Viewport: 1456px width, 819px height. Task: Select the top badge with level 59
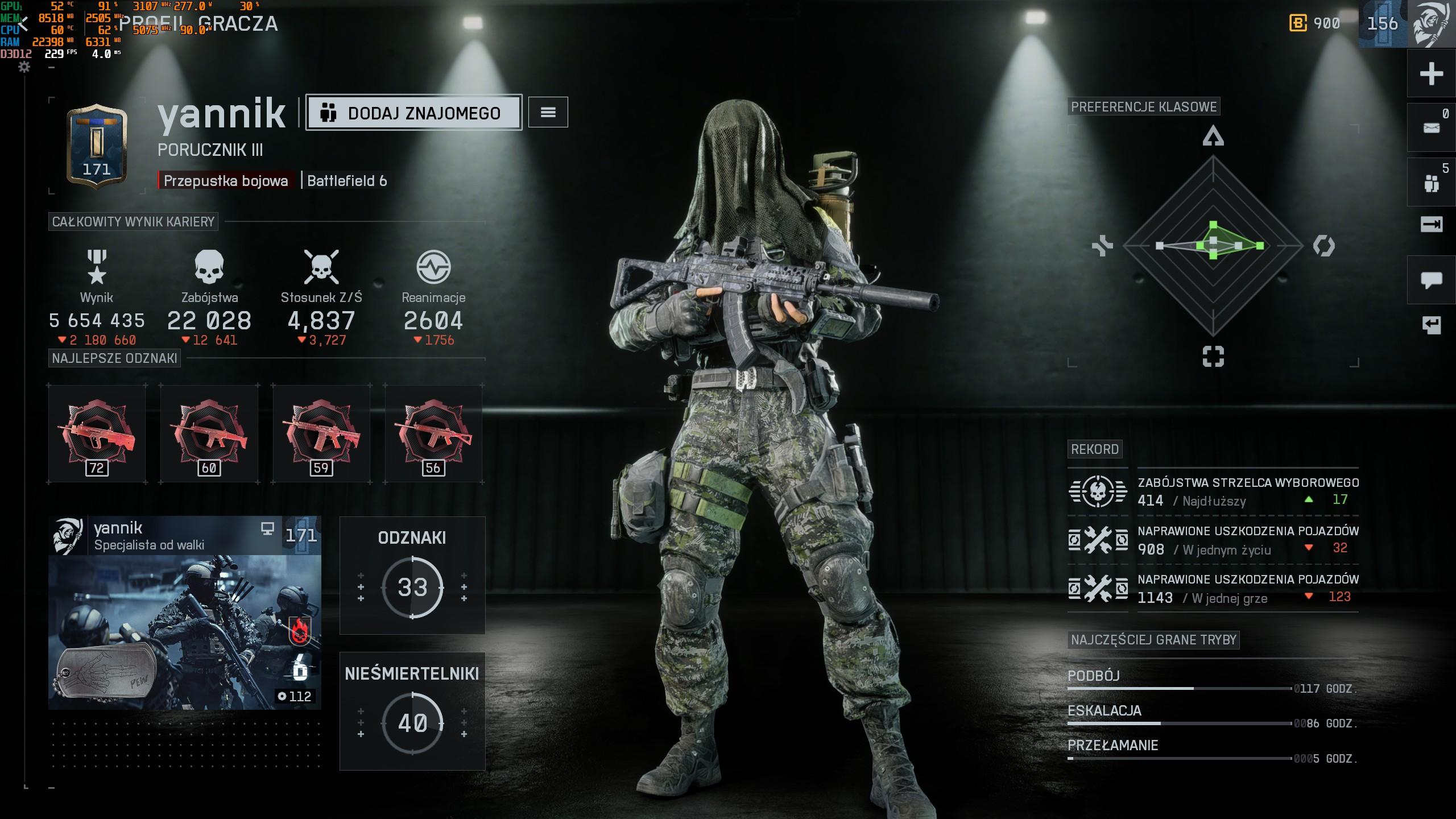pos(321,435)
